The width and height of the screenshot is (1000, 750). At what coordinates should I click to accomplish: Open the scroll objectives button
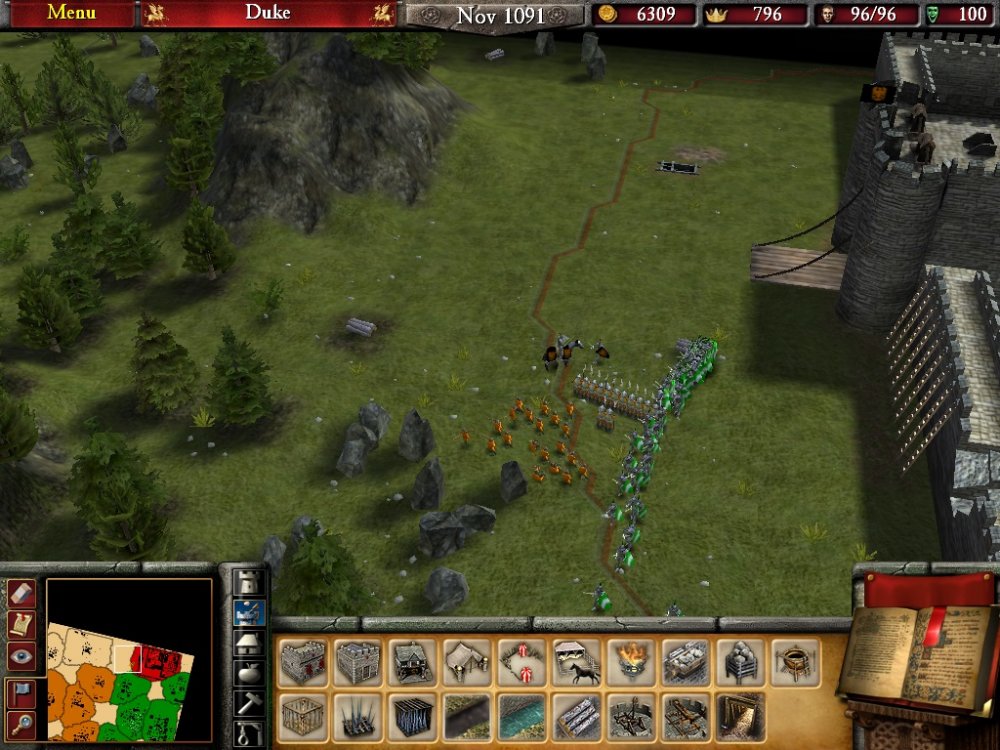tap(22, 624)
